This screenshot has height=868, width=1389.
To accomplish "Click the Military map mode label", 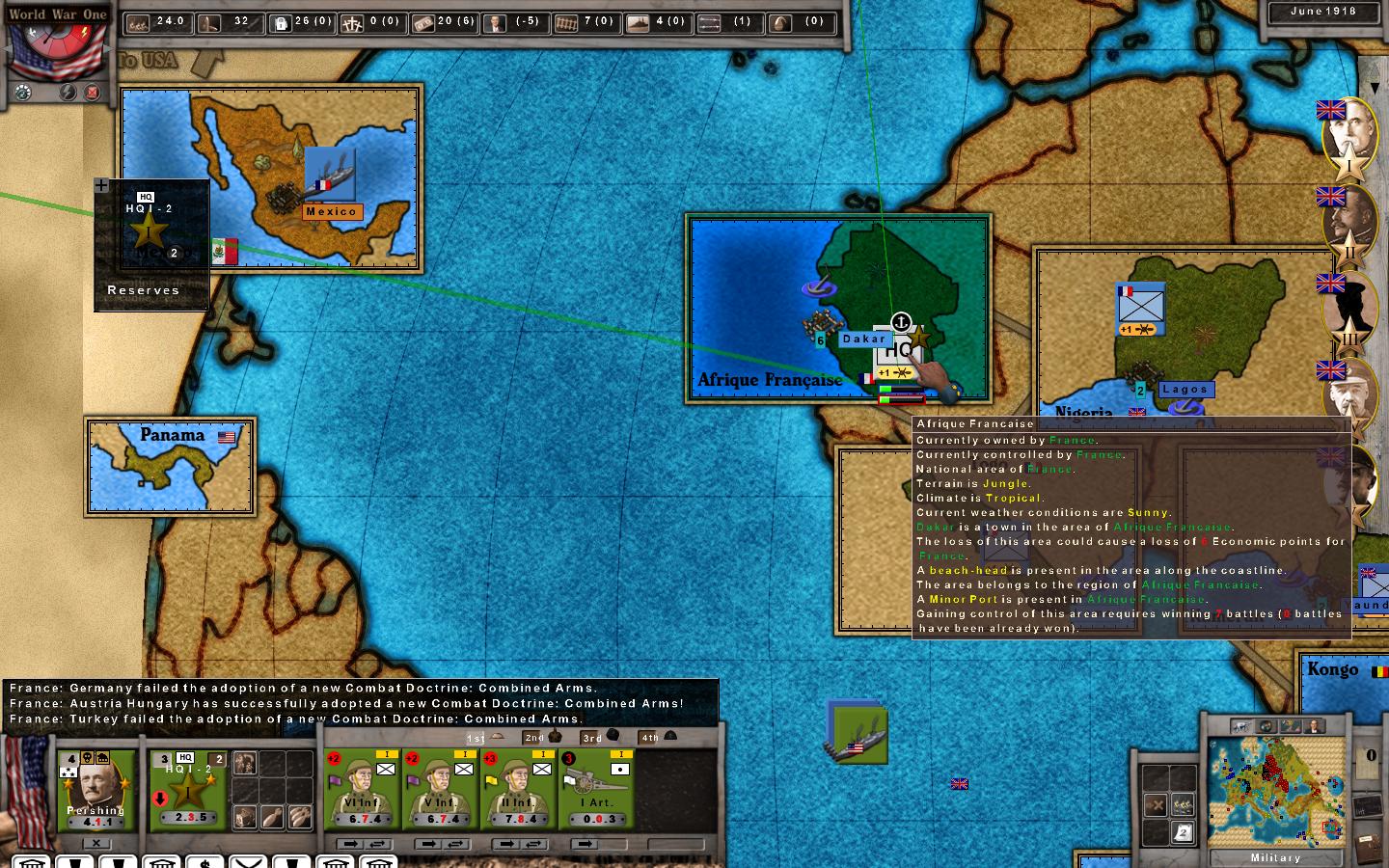I will pyautogui.click(x=1275, y=857).
